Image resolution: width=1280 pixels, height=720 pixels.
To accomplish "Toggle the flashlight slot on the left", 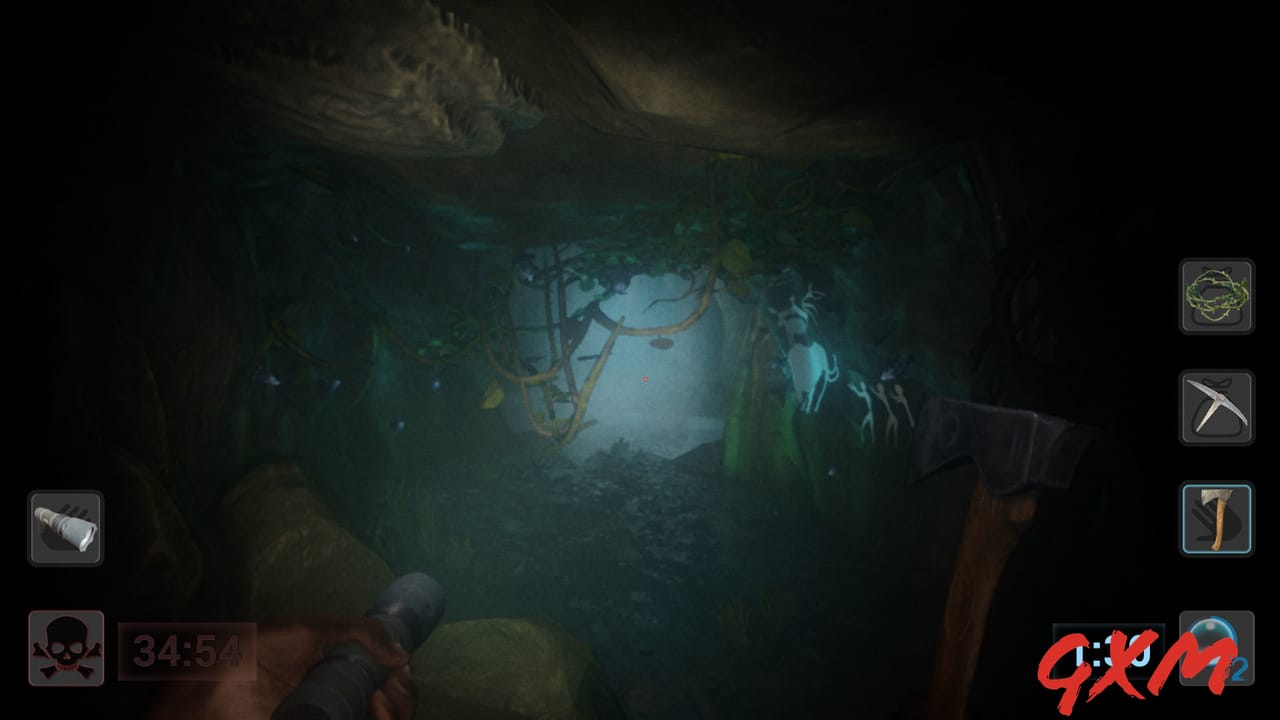I will [x=66, y=529].
